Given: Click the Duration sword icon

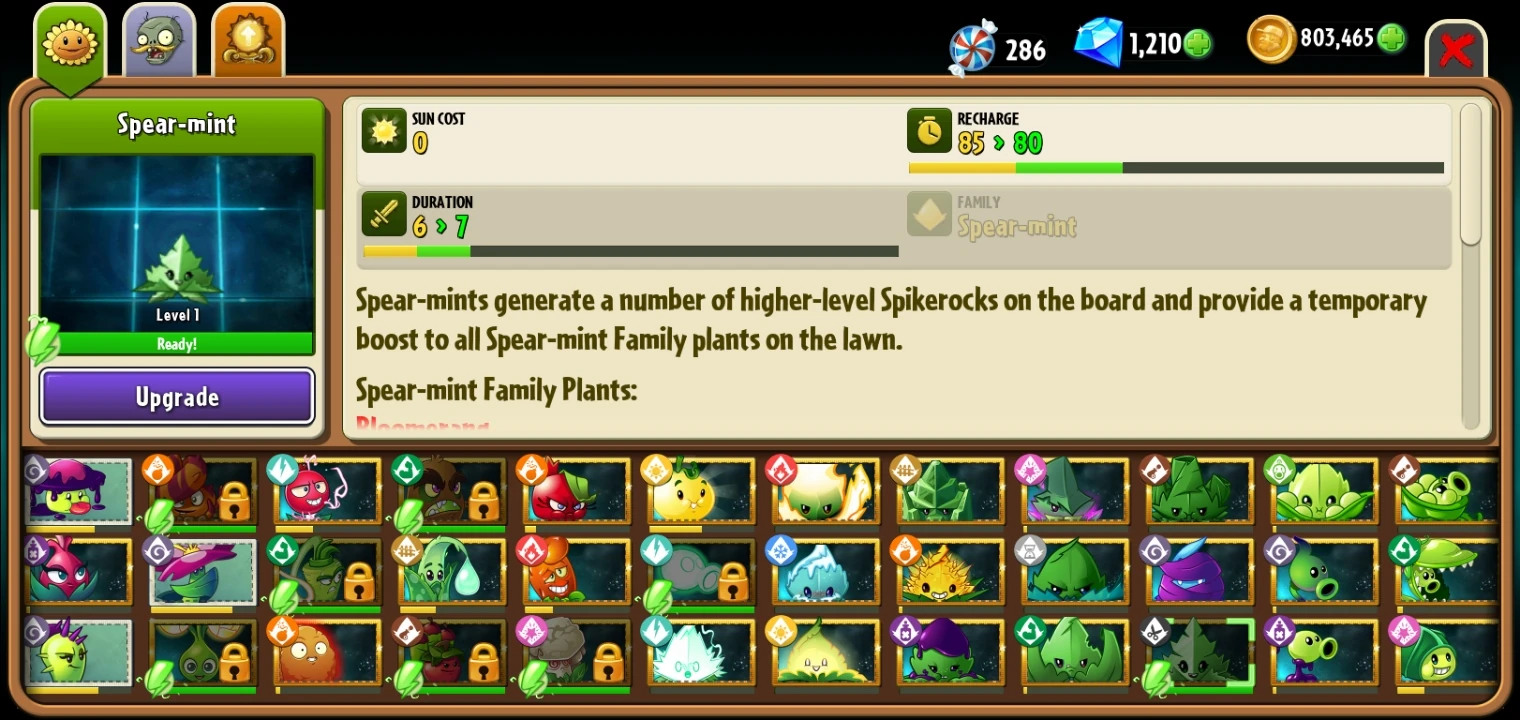Looking at the screenshot, I should pyautogui.click(x=384, y=214).
